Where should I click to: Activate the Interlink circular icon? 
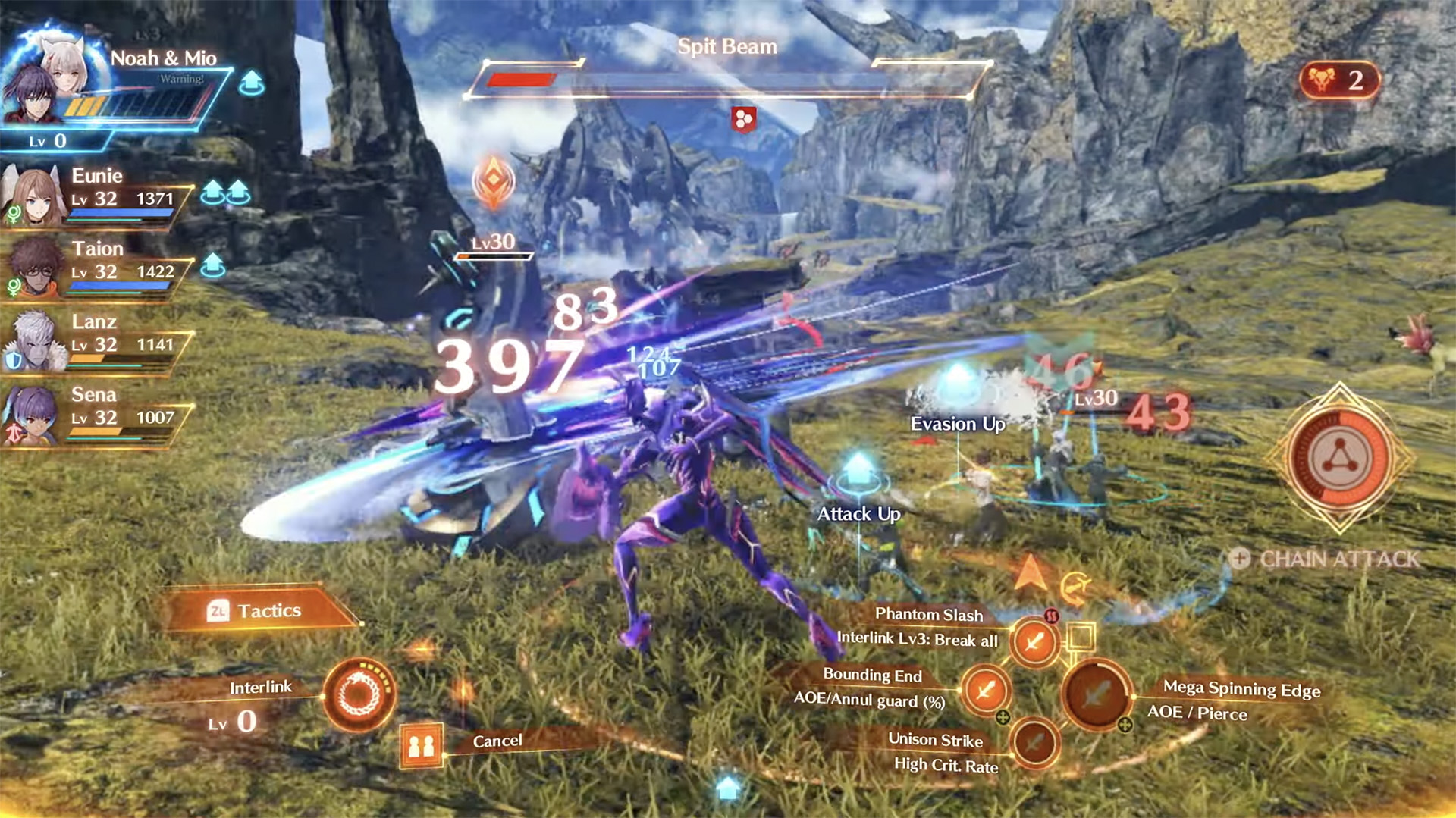pyautogui.click(x=358, y=694)
